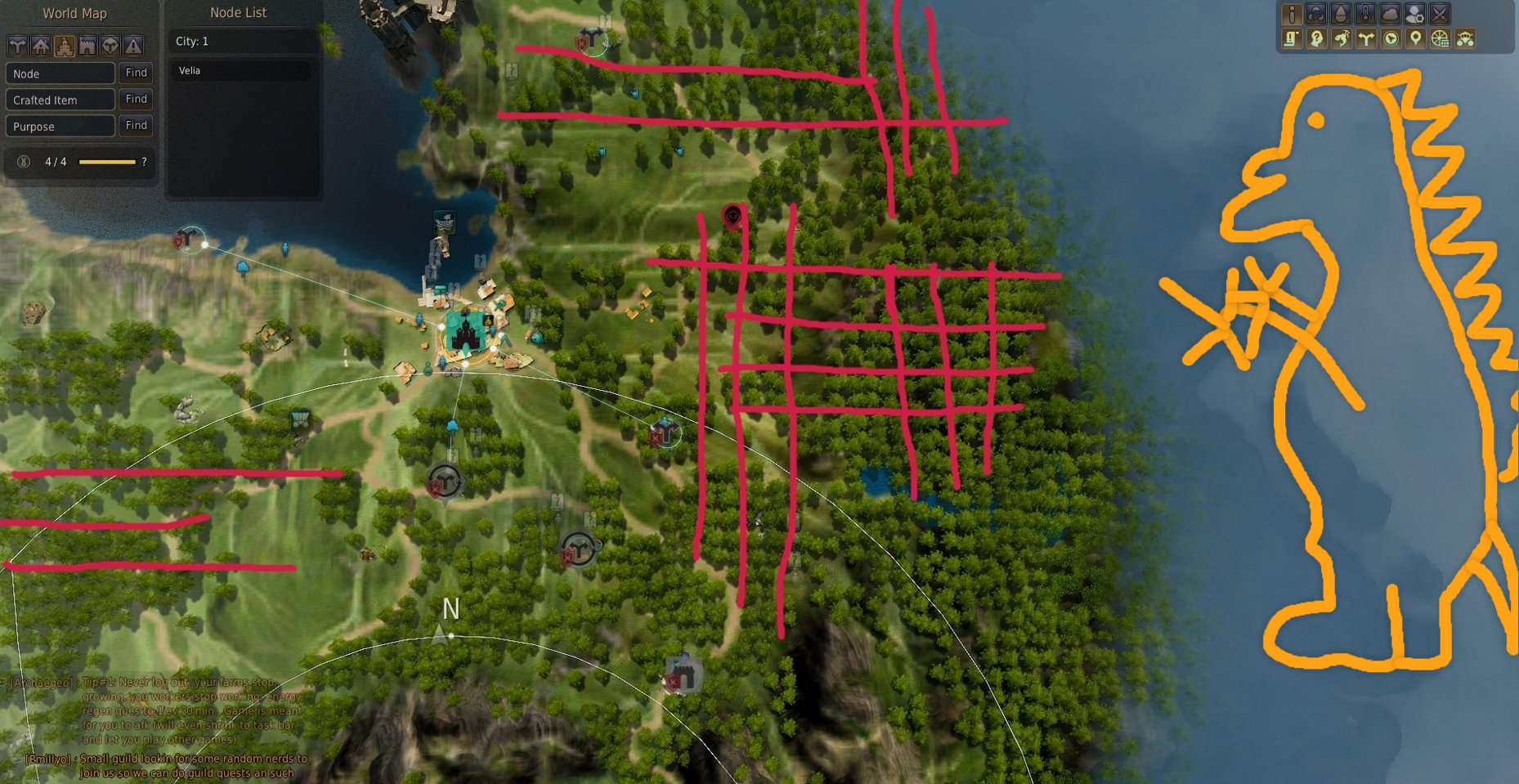
Task: Open the temperature overlay icon
Action: pyautogui.click(x=1365, y=15)
